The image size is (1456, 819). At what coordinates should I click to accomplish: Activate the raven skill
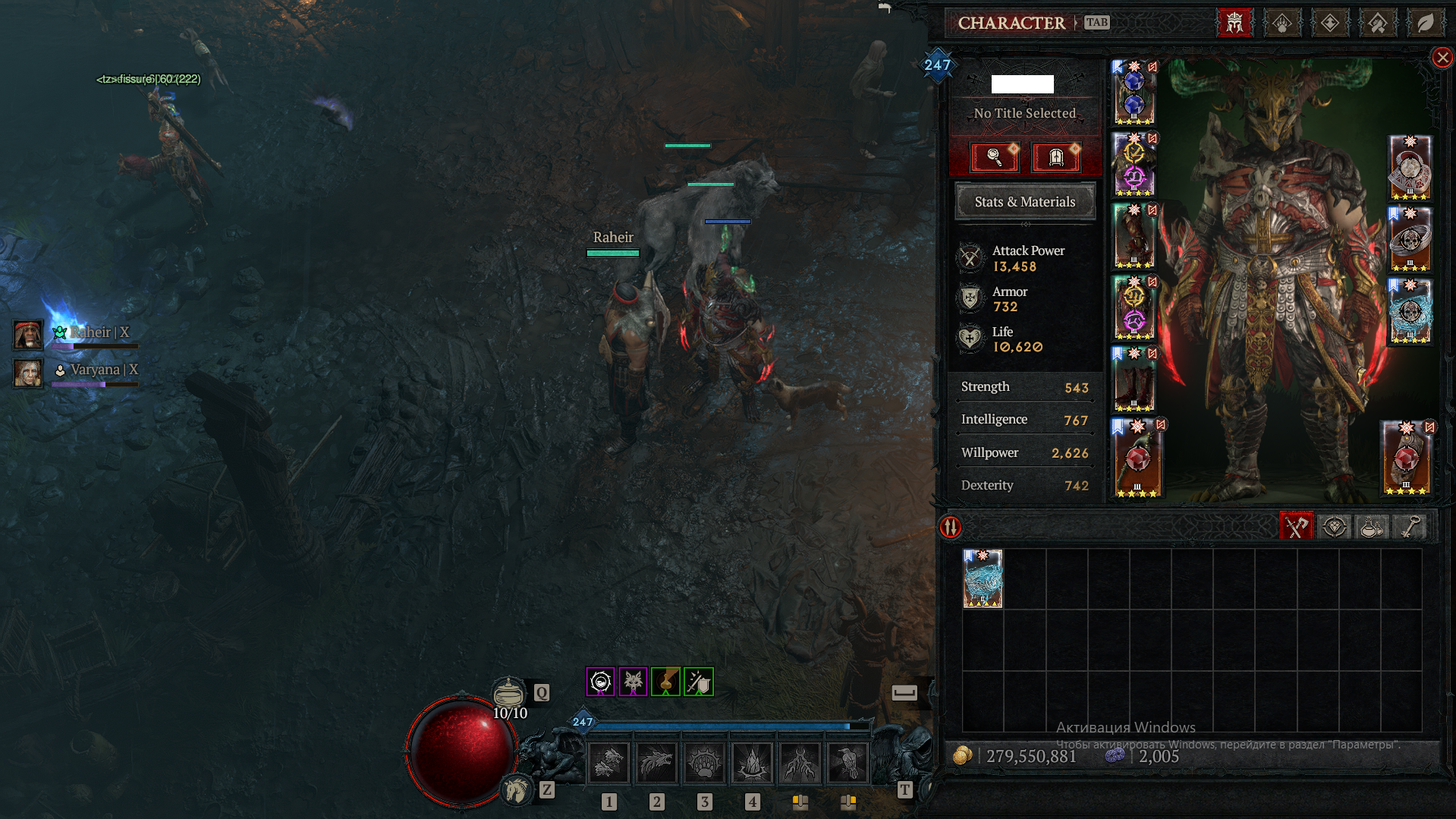tap(847, 762)
